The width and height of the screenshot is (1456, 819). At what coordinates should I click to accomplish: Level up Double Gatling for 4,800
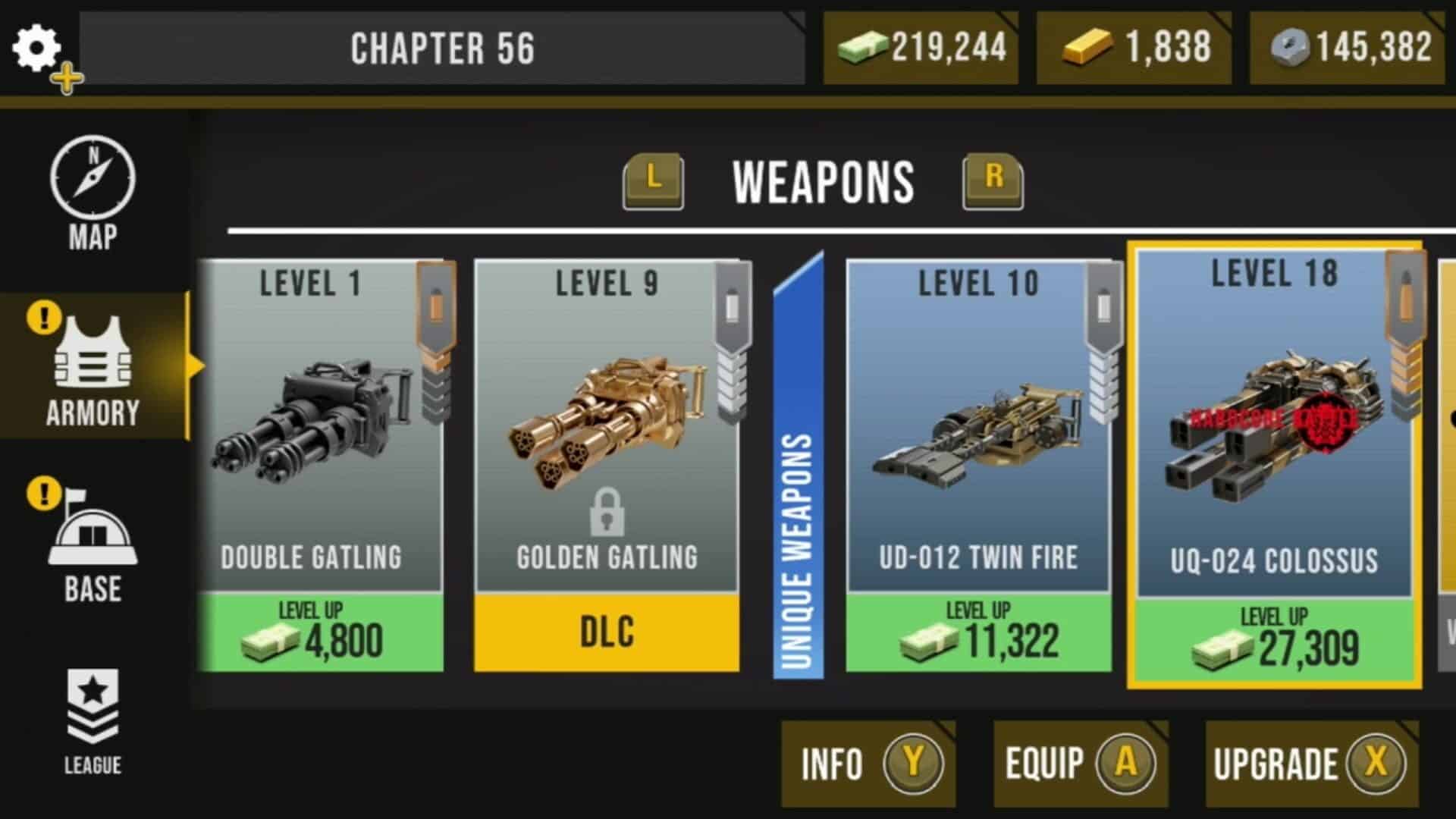pyautogui.click(x=320, y=633)
